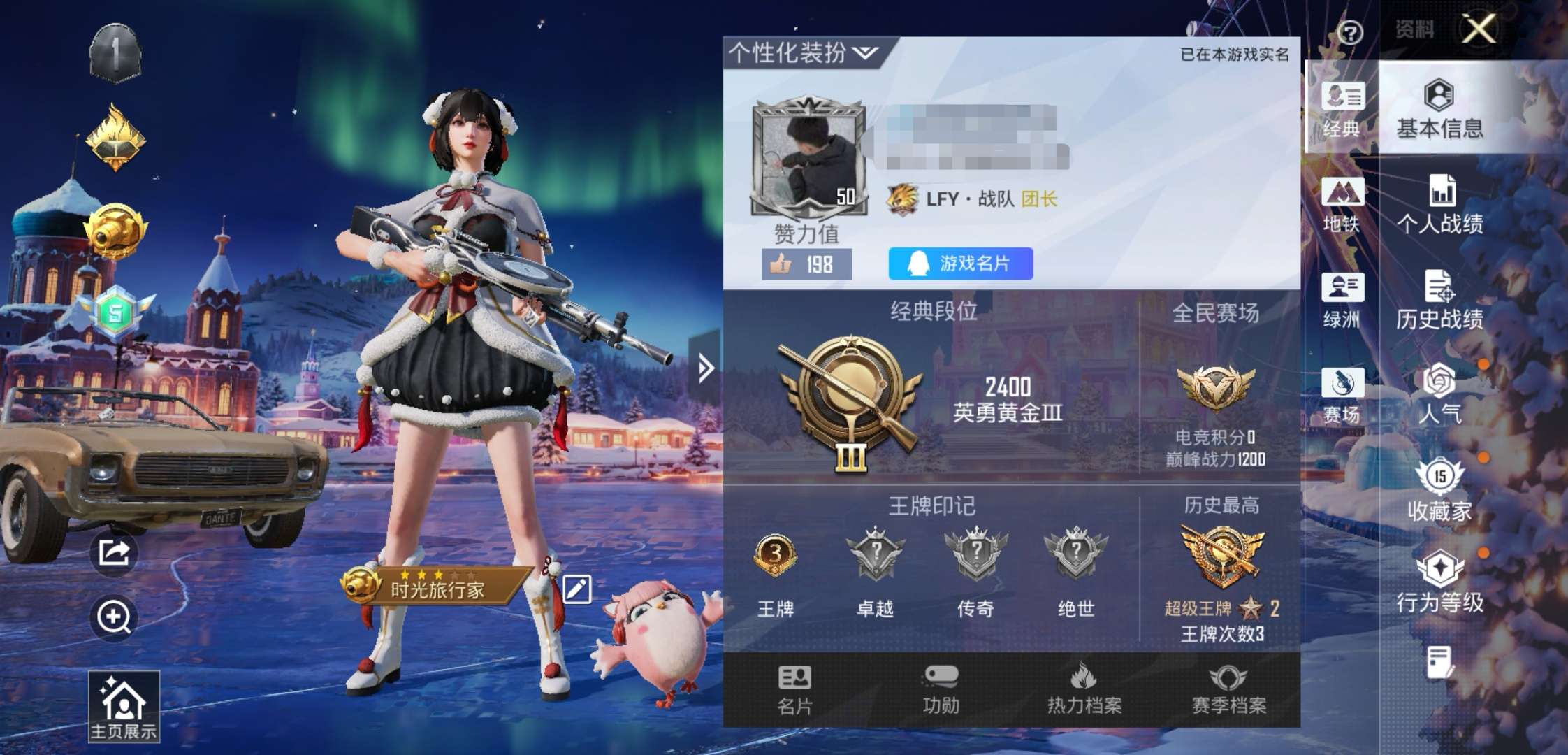
Task: View the 历史战绩 history record
Action: [1441, 301]
